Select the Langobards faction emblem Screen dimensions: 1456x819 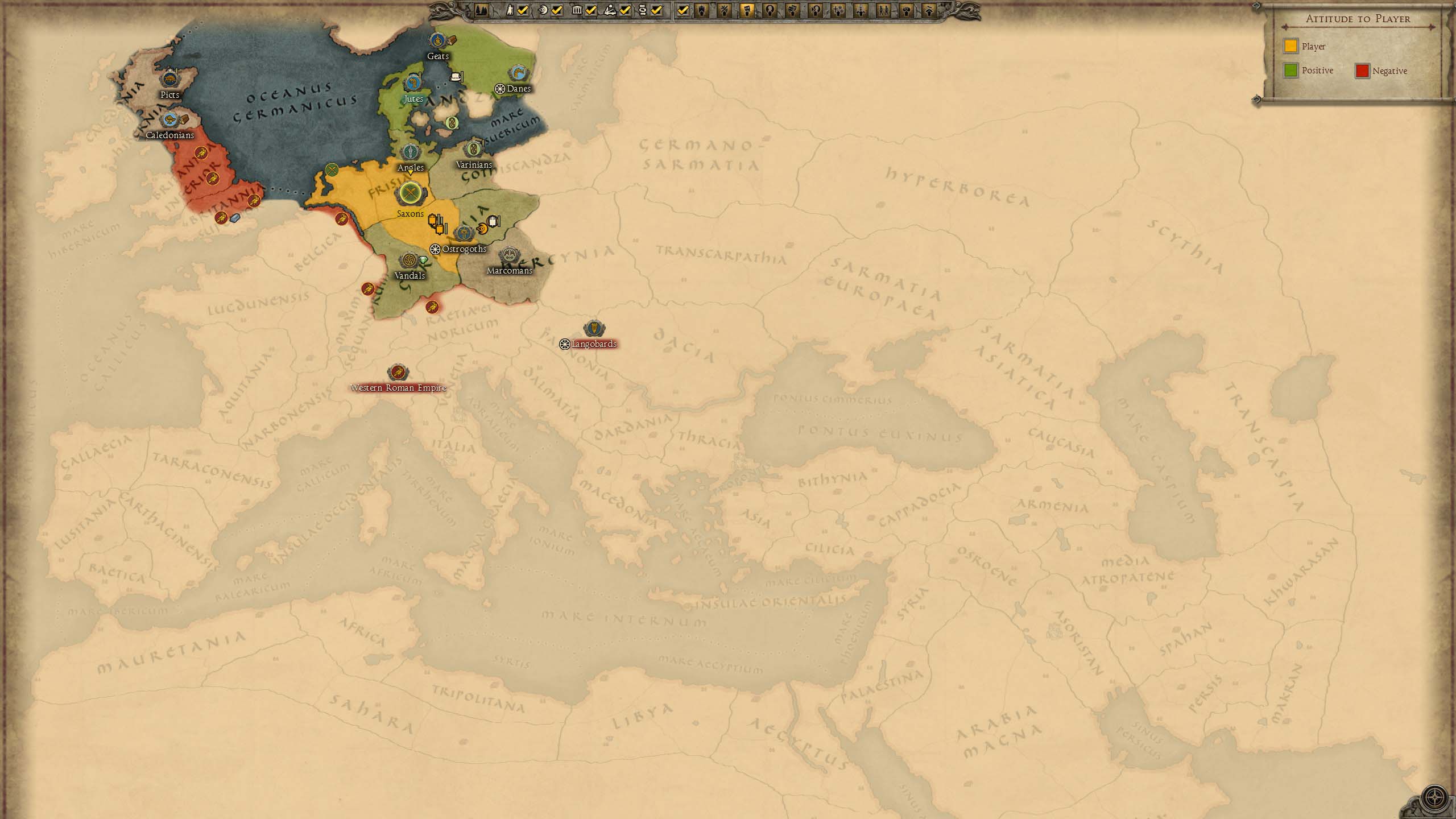(594, 329)
